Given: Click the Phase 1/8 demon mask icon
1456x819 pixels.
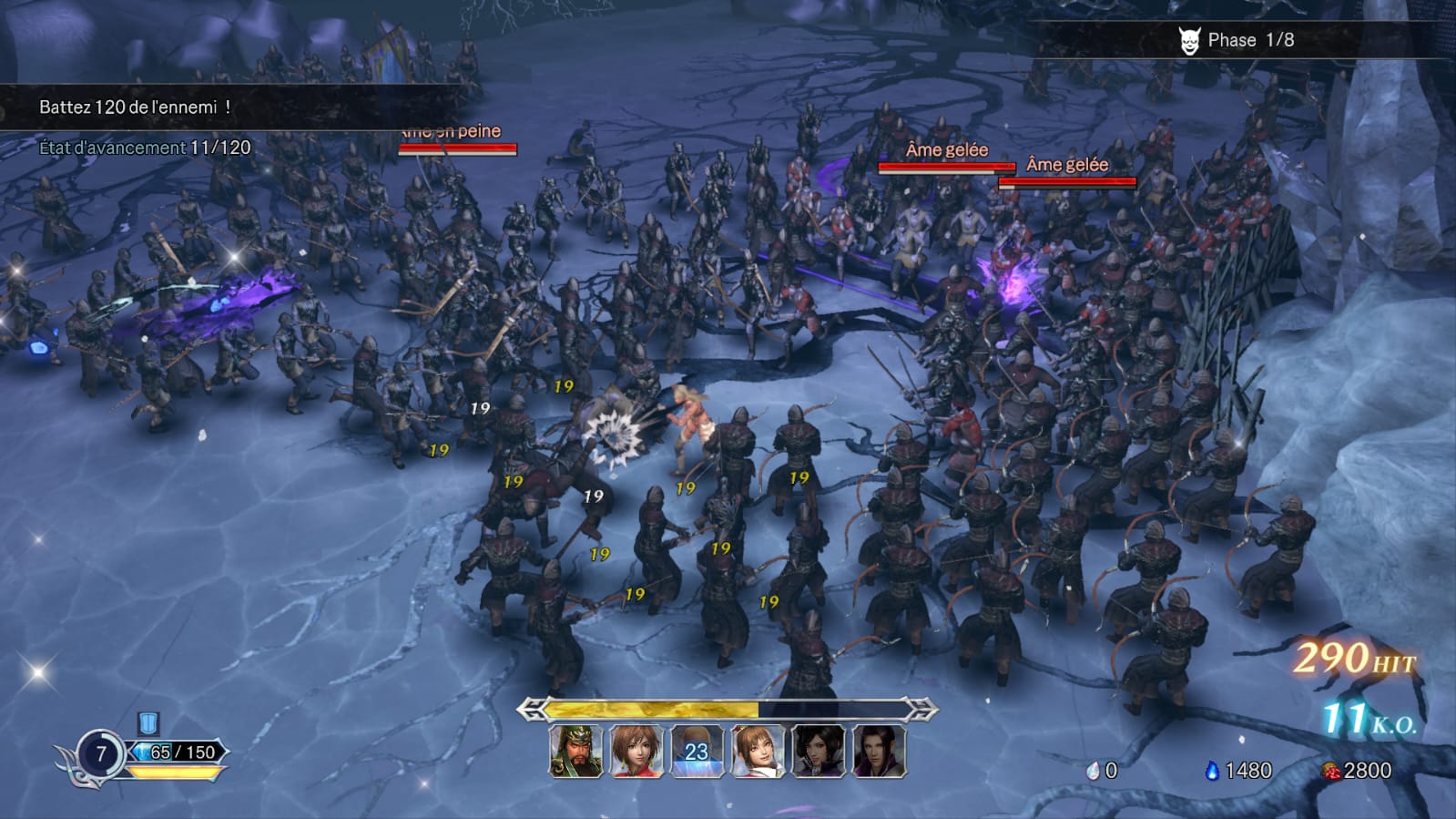Looking at the screenshot, I should (1189, 40).
